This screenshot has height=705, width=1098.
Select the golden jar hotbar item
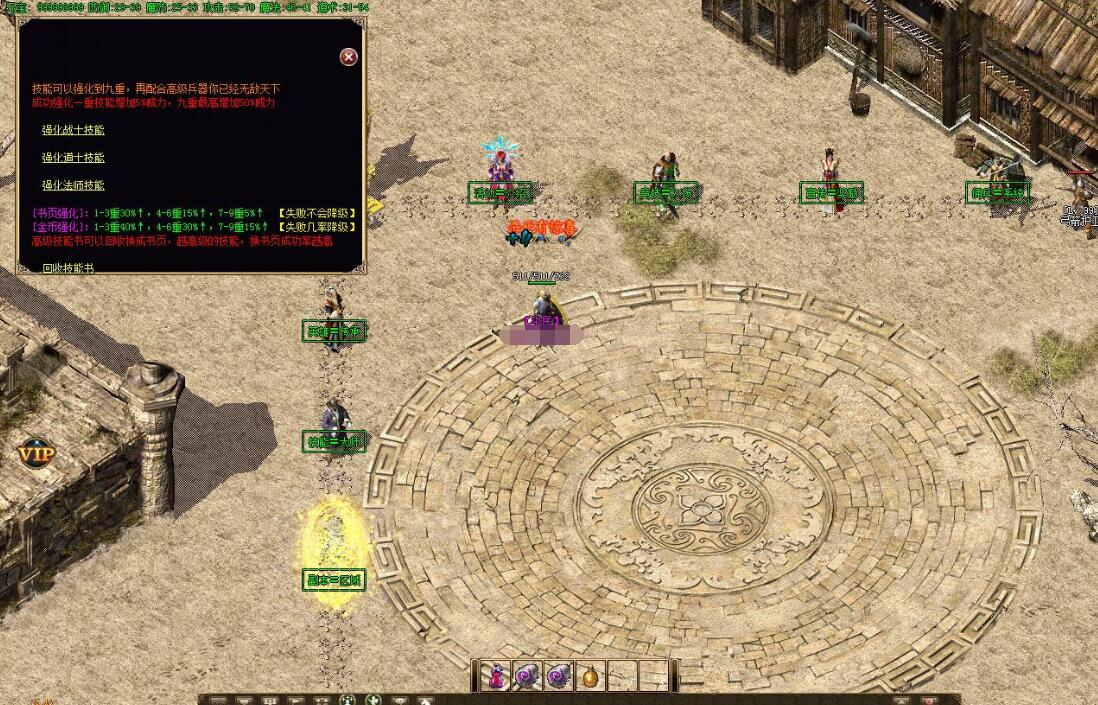tap(592, 676)
